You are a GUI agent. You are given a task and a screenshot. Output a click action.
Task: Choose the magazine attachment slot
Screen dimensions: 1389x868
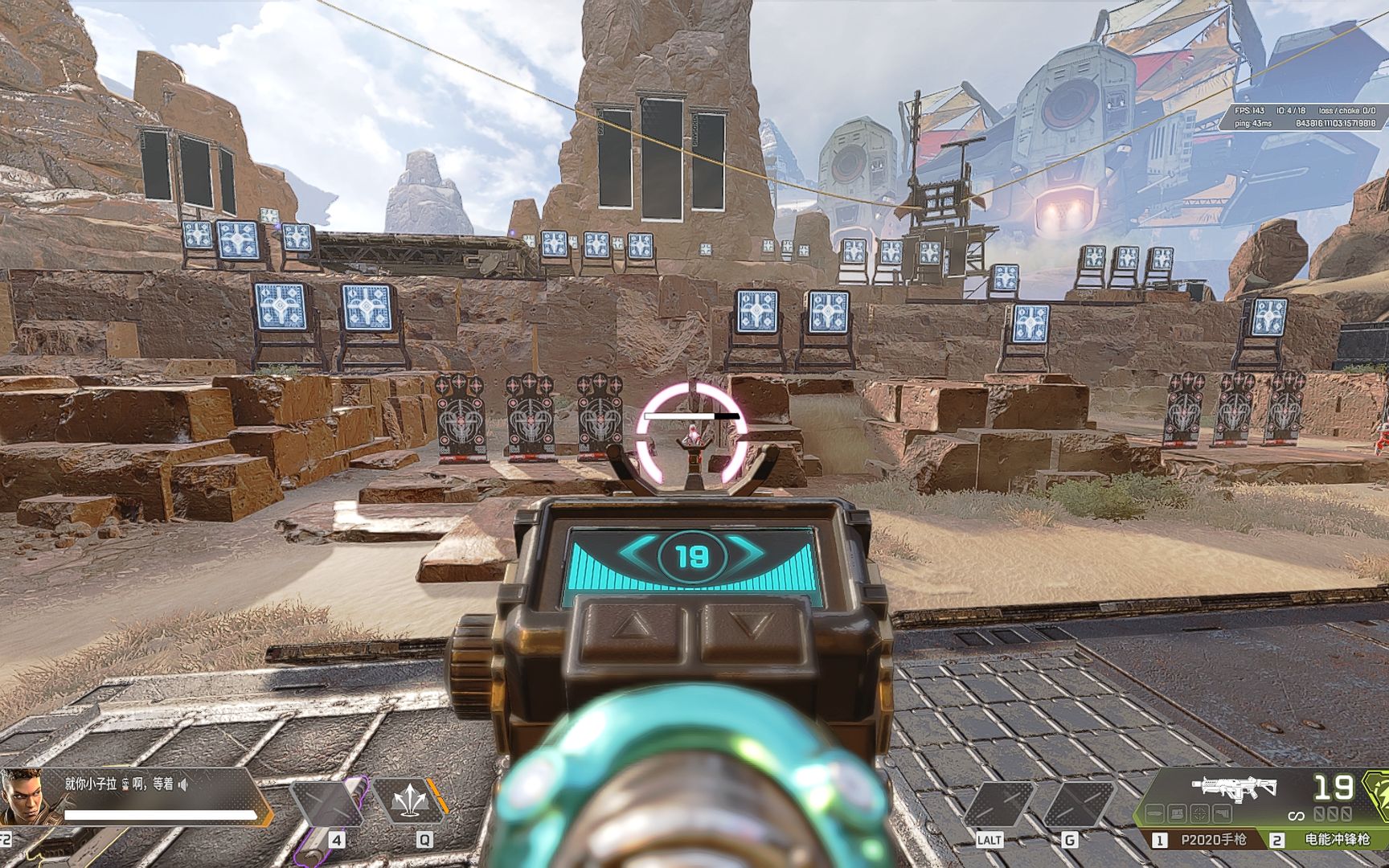(x=1177, y=814)
